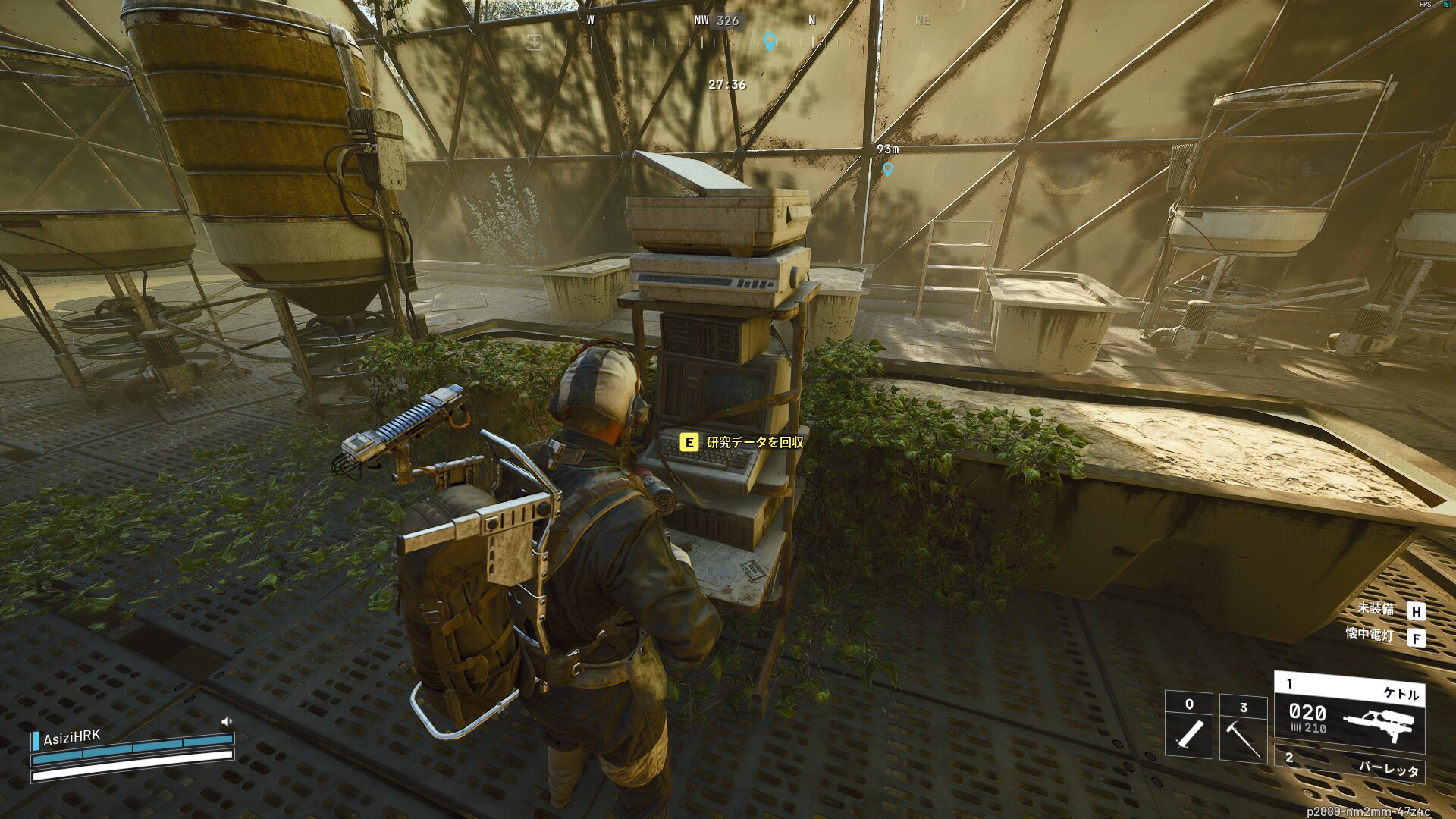Choose the flare stick item slot
The image size is (1456, 819).
pos(1188,726)
